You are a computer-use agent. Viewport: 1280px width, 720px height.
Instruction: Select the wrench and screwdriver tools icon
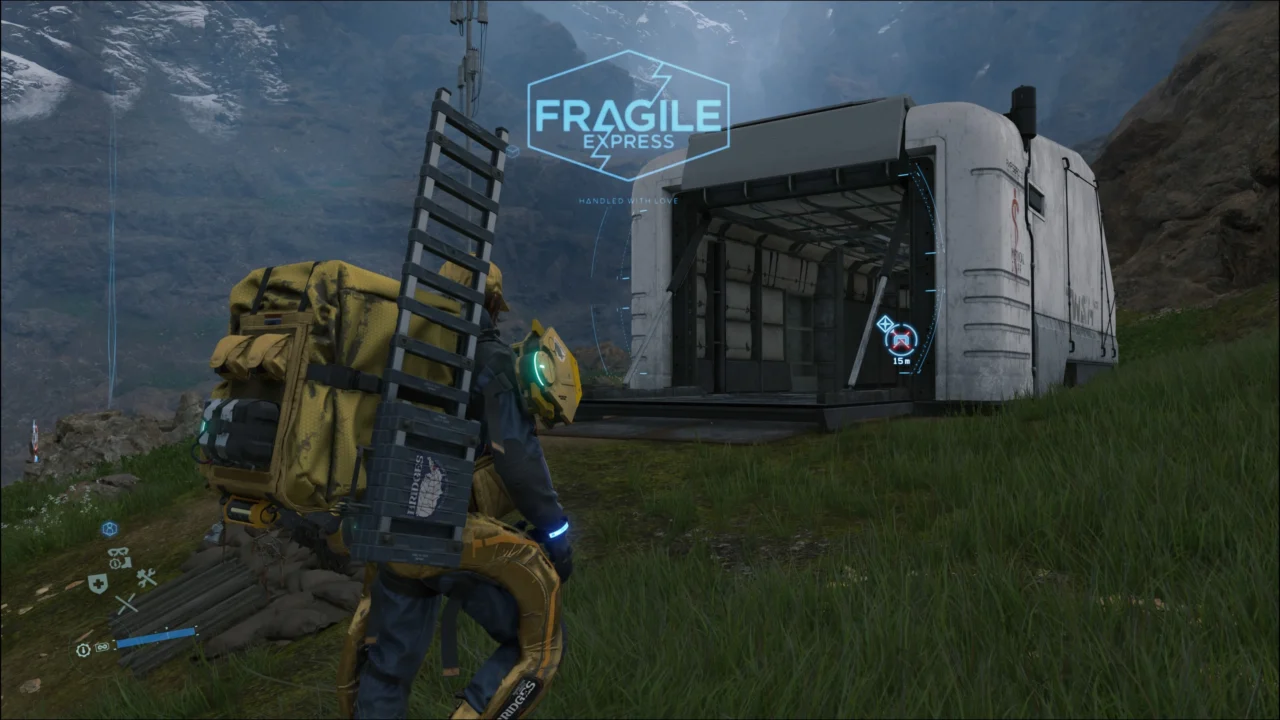147,578
